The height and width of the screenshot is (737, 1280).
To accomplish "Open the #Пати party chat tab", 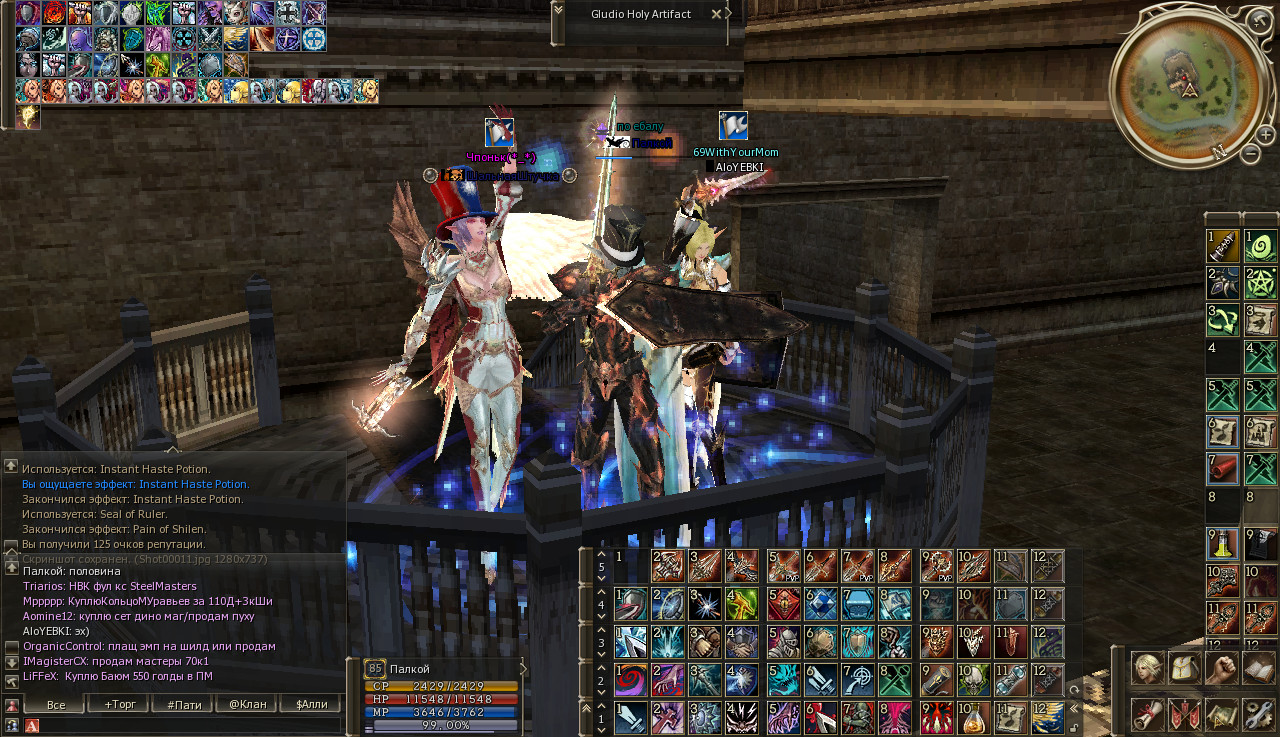I will [x=184, y=705].
